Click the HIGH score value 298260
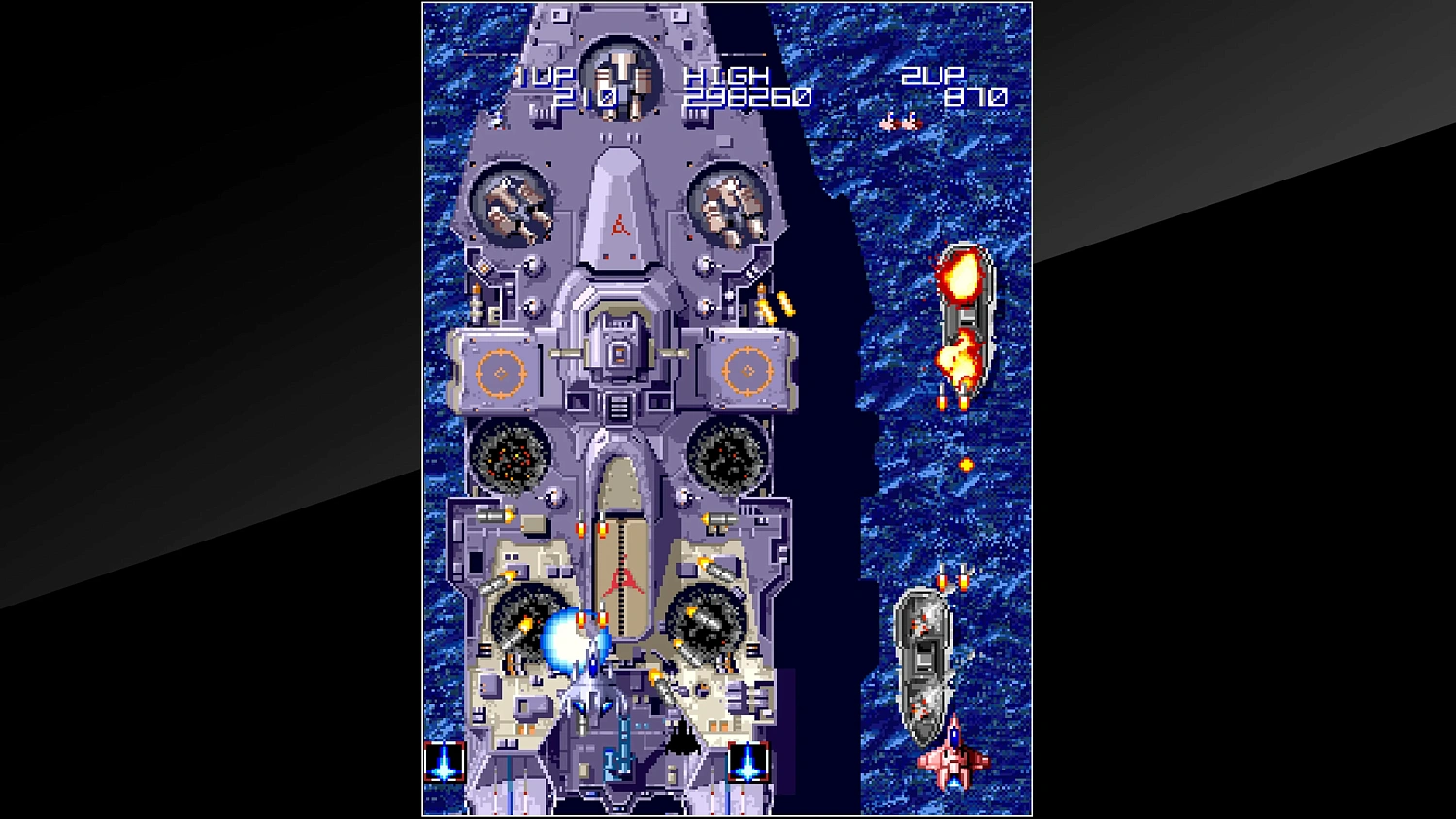The width and height of the screenshot is (1456, 819). tap(747, 95)
